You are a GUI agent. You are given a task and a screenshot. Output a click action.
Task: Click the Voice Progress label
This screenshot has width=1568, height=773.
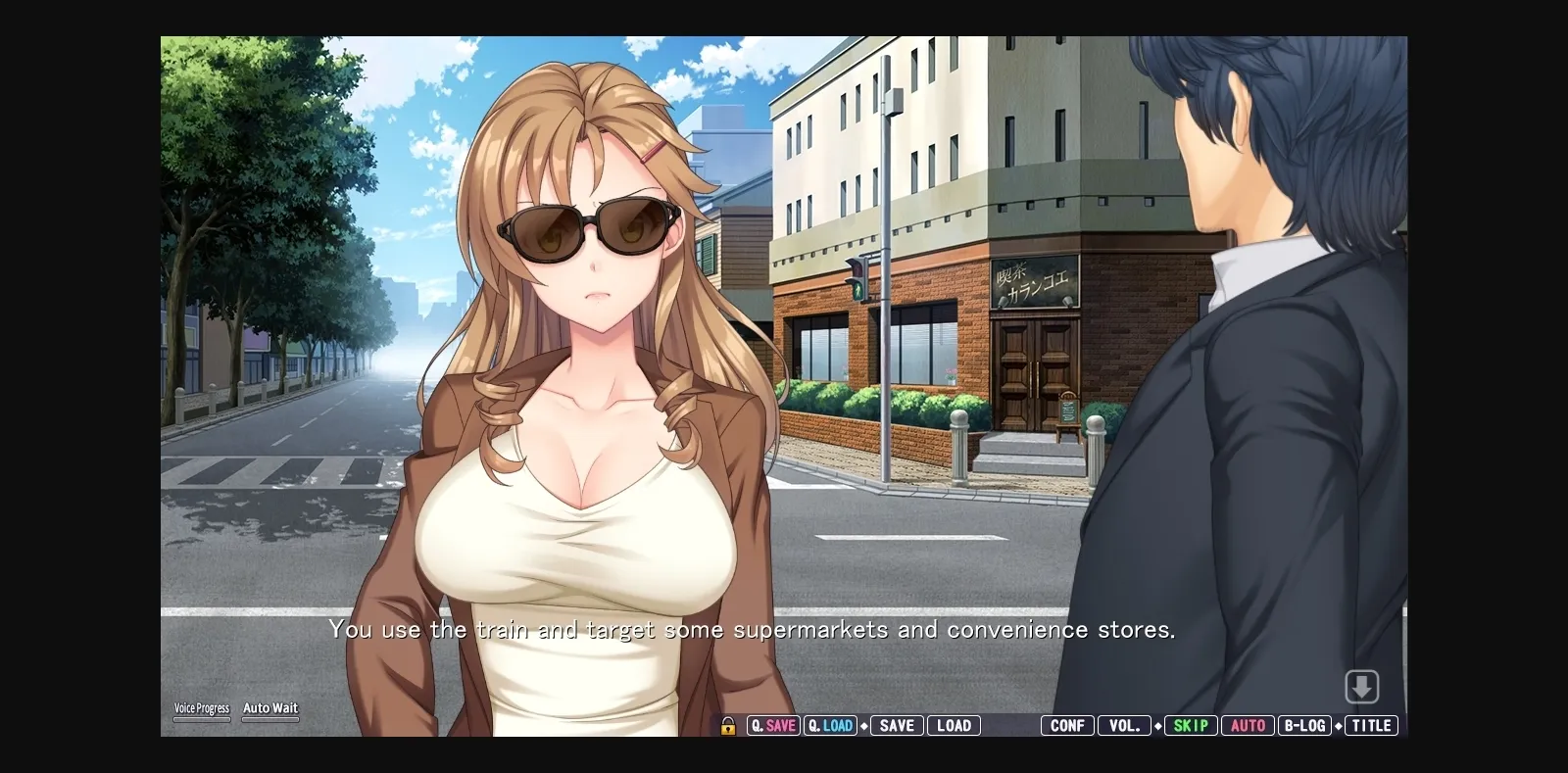(x=202, y=706)
